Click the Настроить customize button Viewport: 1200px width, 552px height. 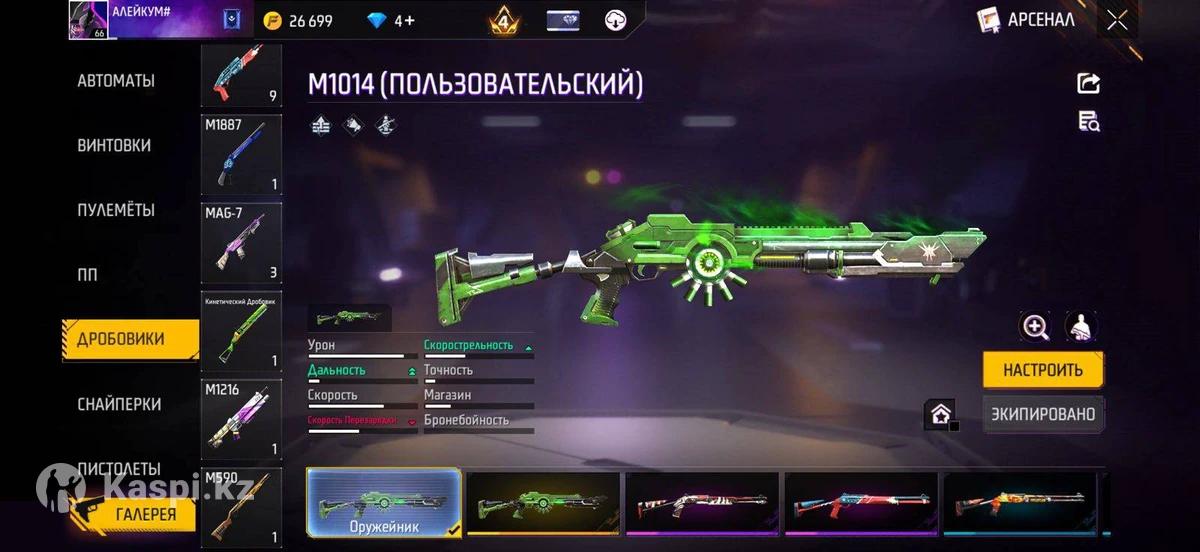[x=1043, y=370]
